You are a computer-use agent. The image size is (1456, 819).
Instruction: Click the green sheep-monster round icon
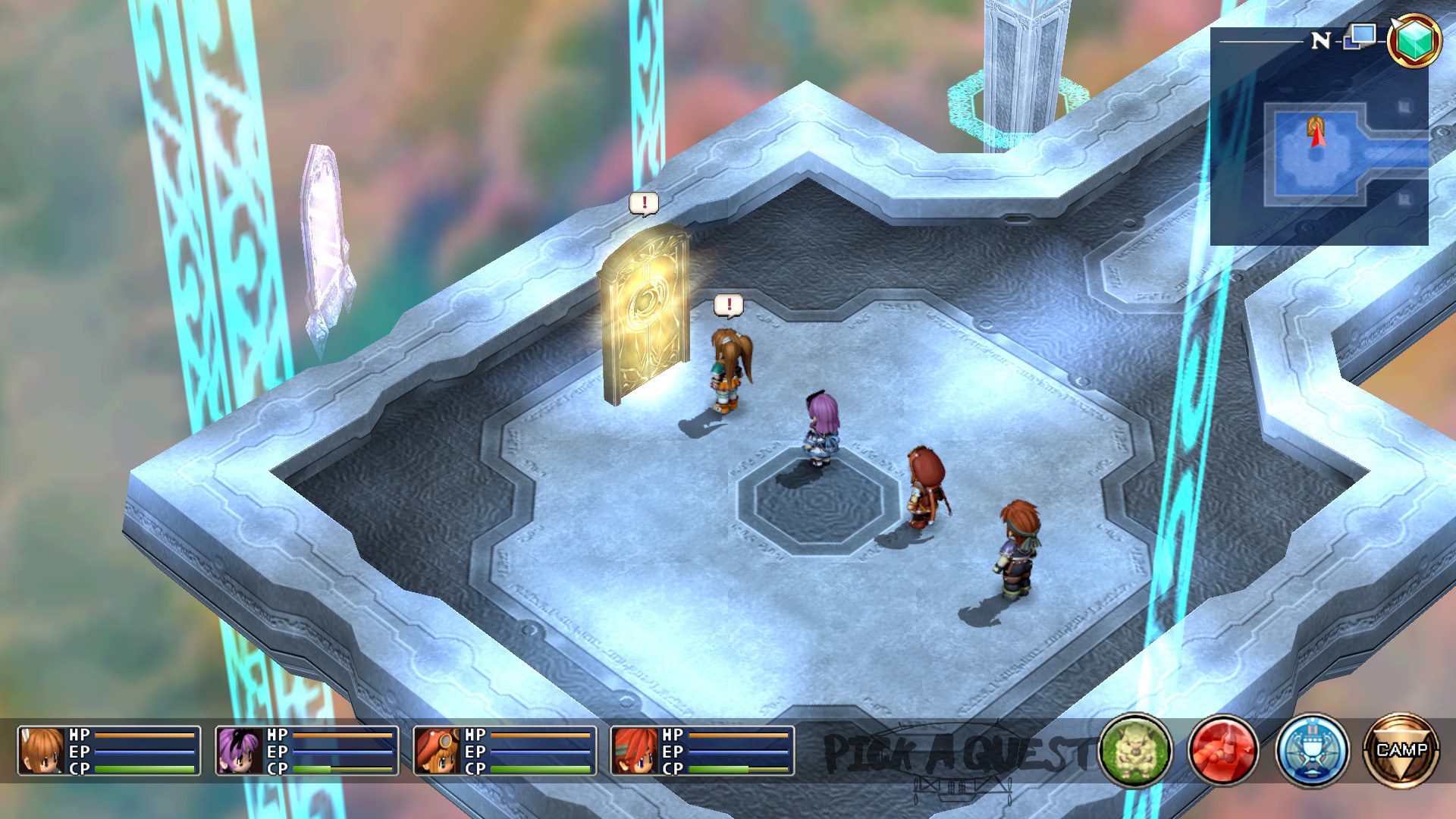tap(1134, 750)
